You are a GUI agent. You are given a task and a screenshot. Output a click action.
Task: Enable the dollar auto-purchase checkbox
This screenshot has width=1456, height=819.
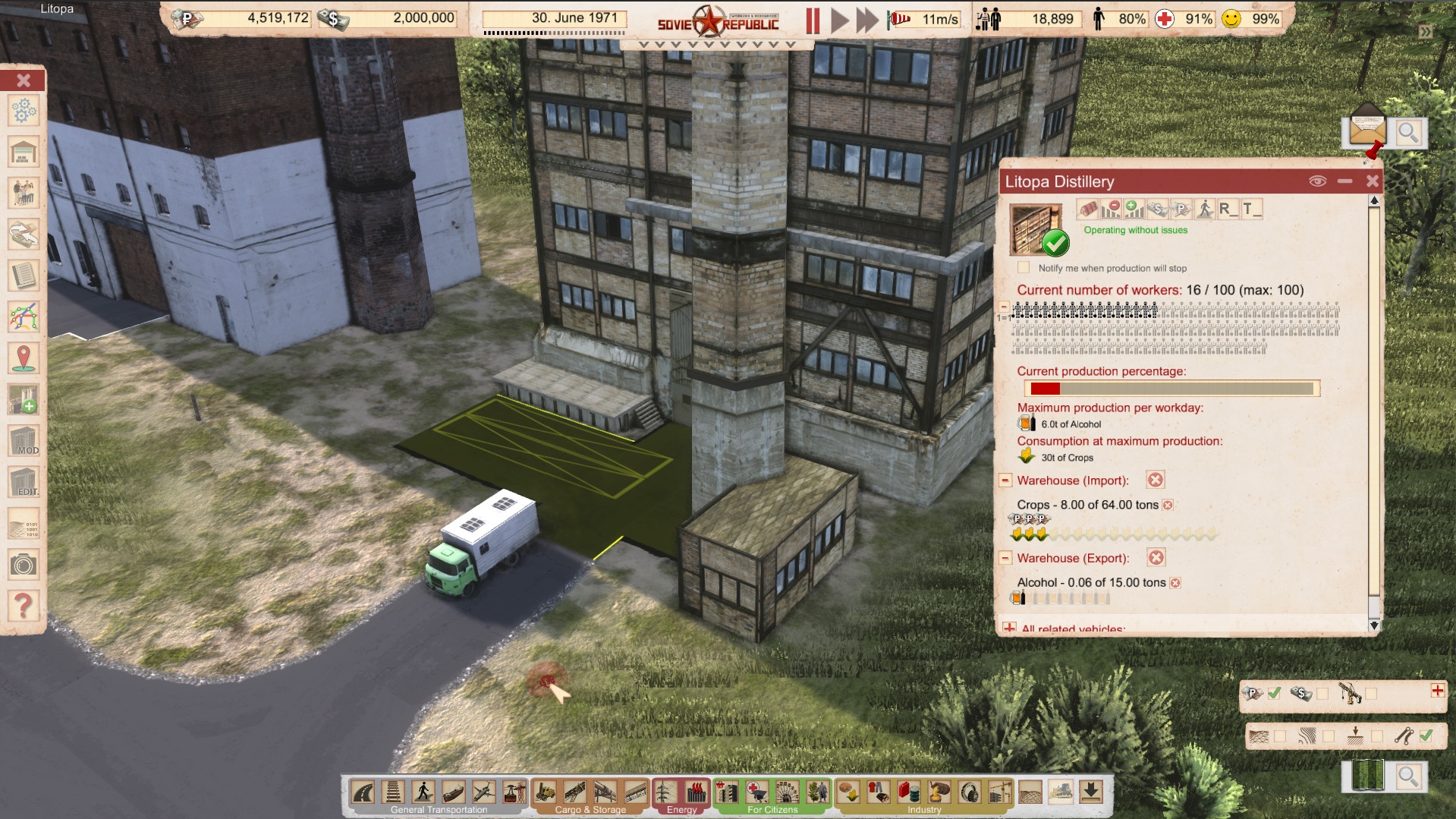click(1323, 693)
